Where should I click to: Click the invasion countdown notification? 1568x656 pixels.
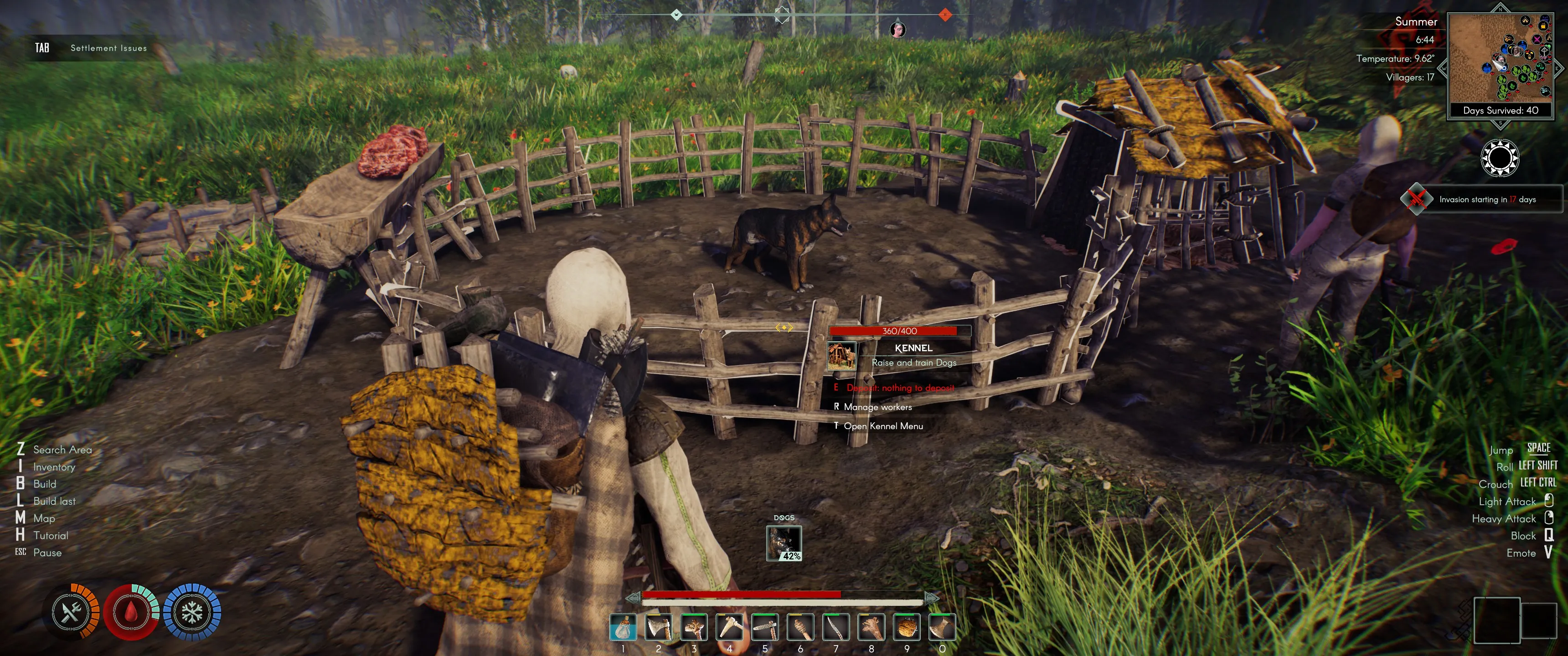coord(1485,200)
